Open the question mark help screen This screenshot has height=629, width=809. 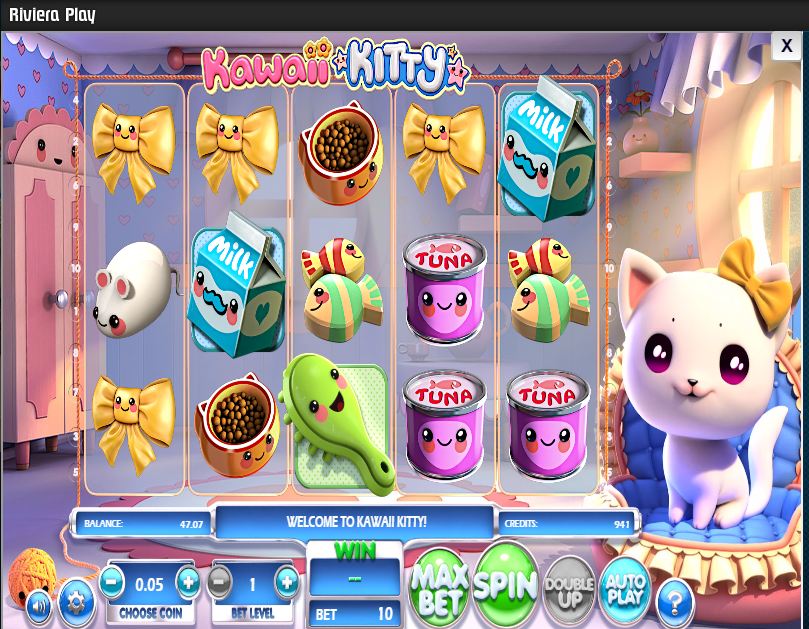tap(675, 600)
